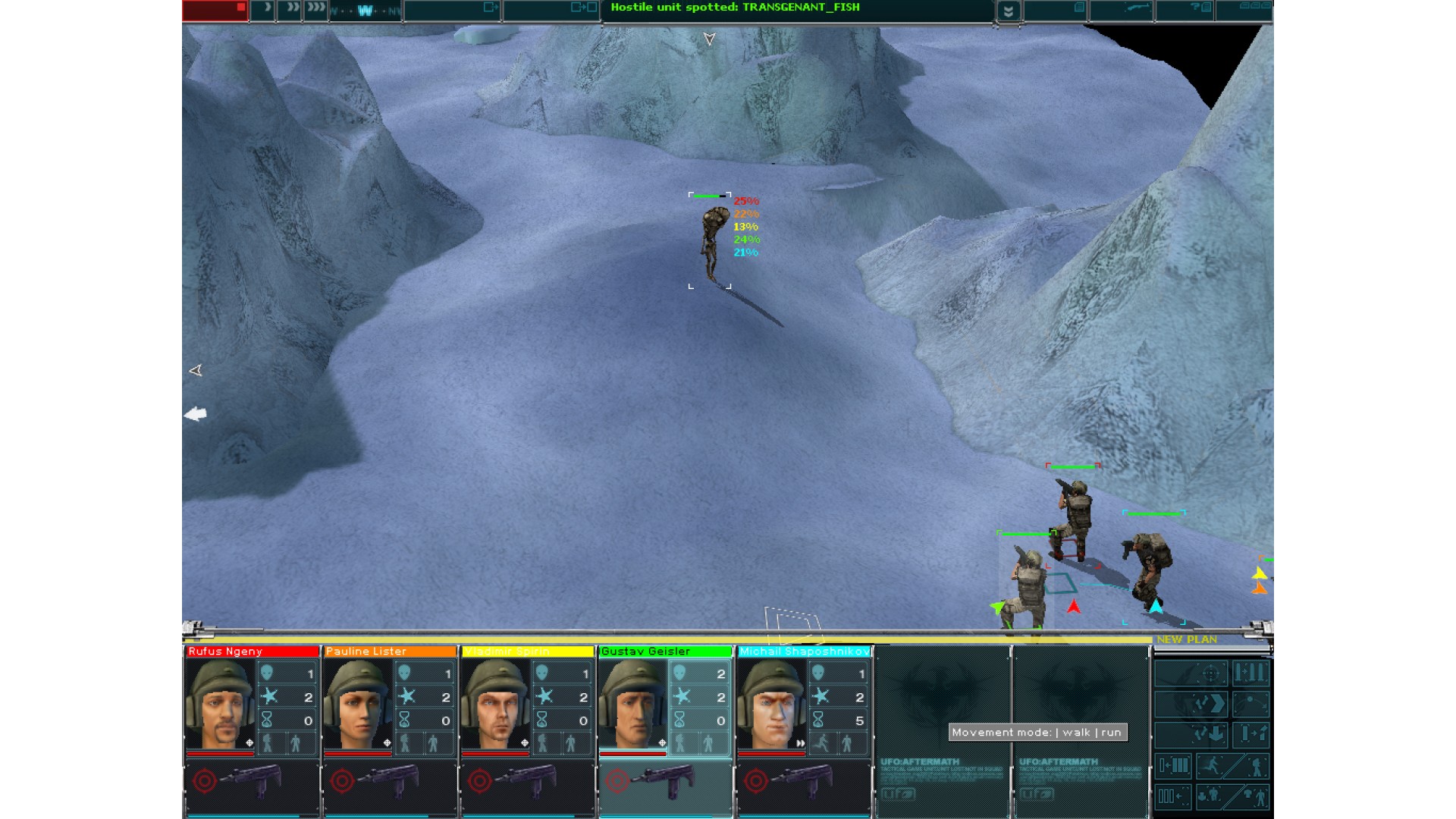Click the red pause button in top bar
Image resolution: width=1456 pixels, height=819 pixels.
point(215,10)
